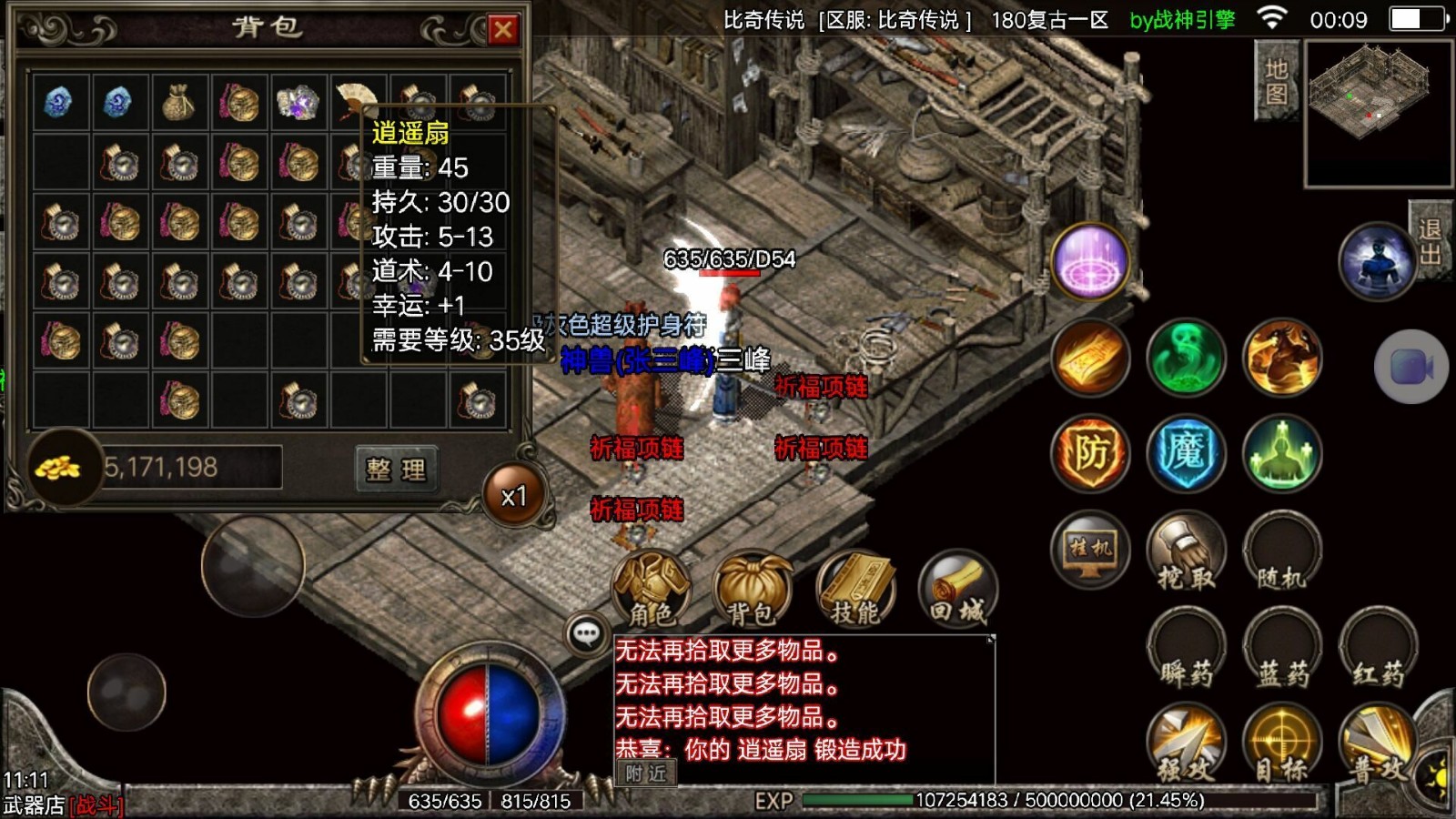Sort the bag with the 整理 button
This screenshot has width=1456, height=819.
[396, 469]
